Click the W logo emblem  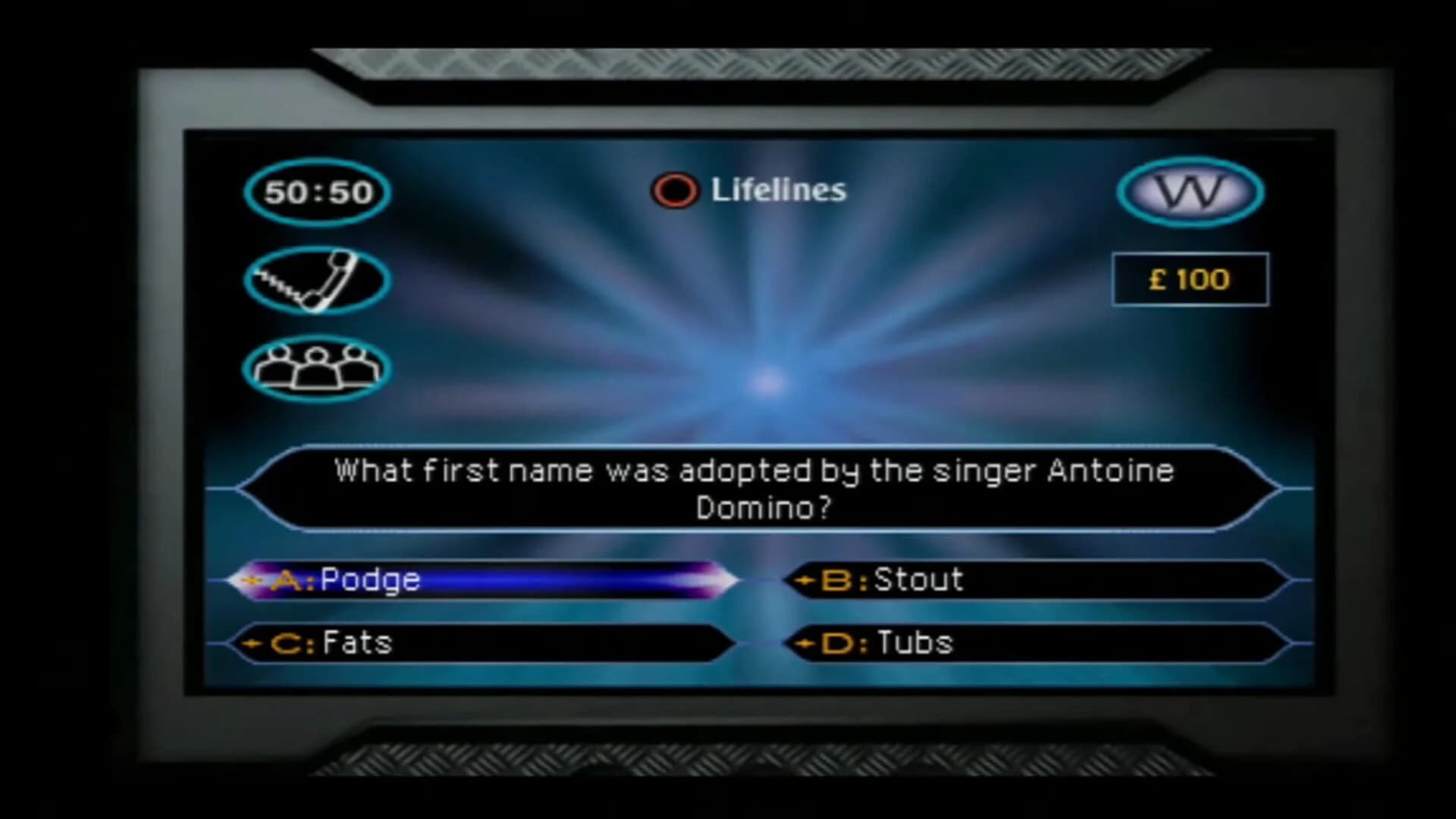pyautogui.click(x=1191, y=193)
